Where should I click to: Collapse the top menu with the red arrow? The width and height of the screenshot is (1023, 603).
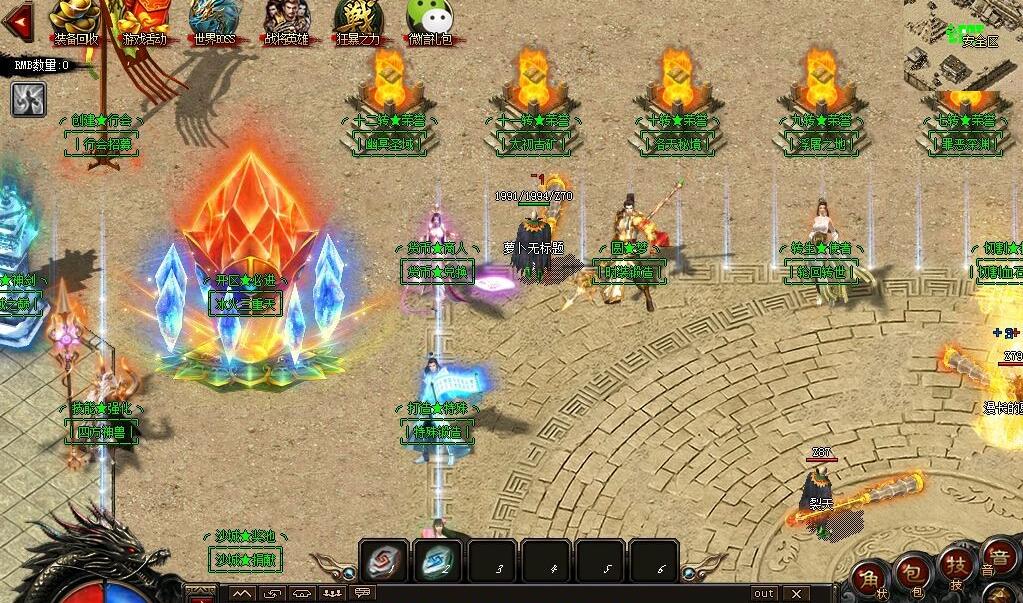coord(16,17)
